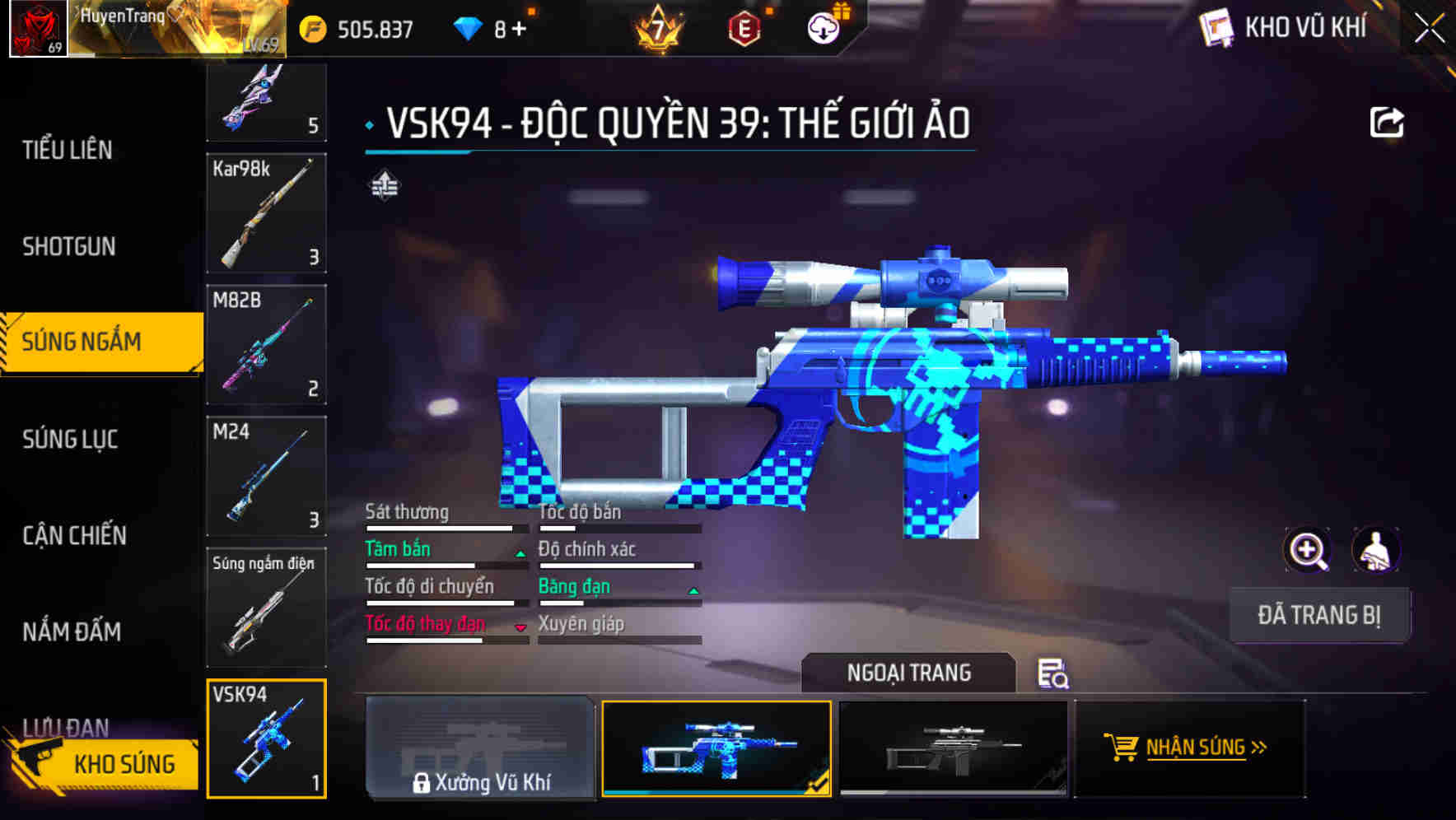
Task: Click the red down arrow on Tốc độ thay đạn
Action: pyautogui.click(x=520, y=627)
